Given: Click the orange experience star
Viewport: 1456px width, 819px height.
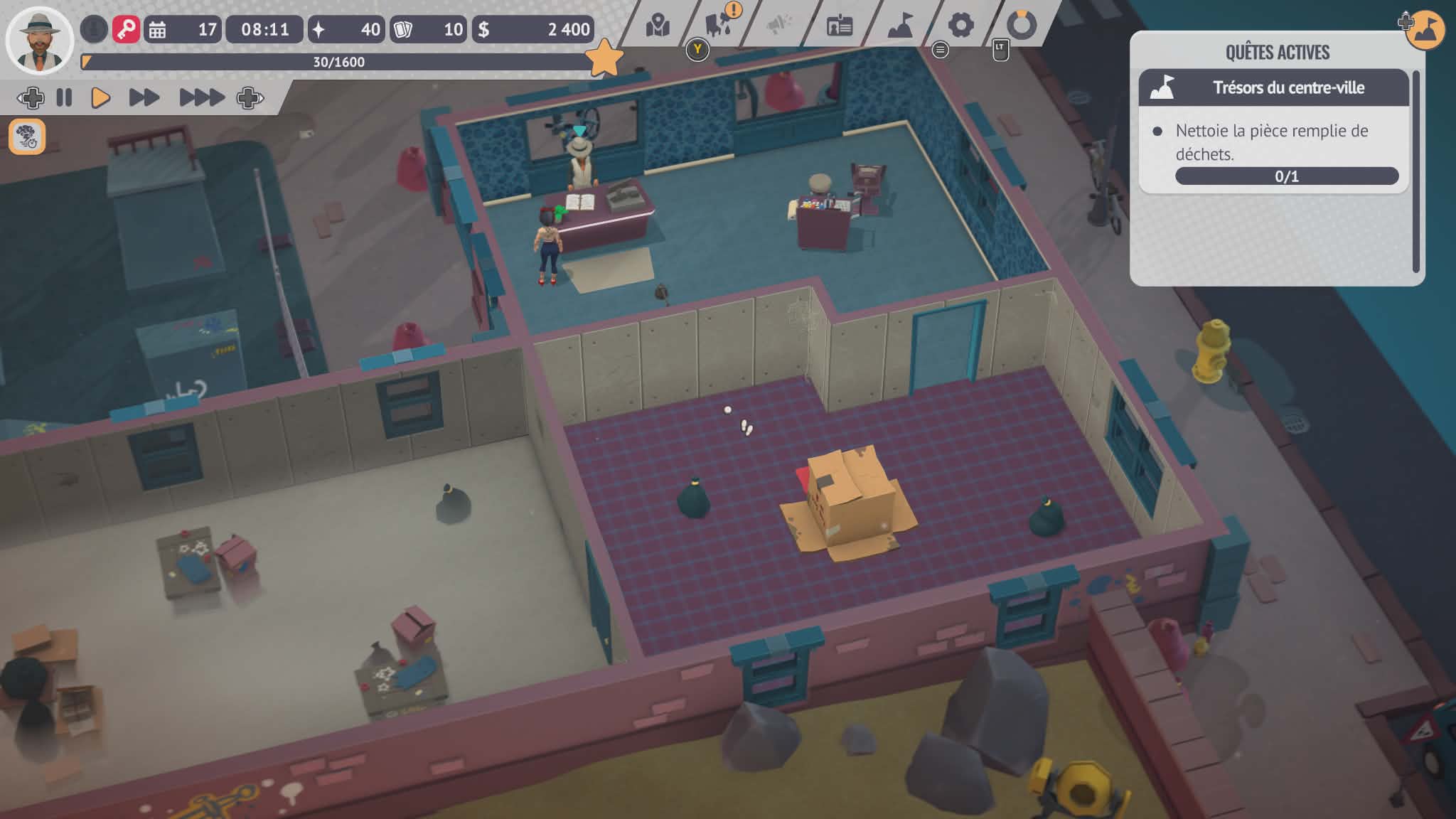Looking at the screenshot, I should pos(604,58).
